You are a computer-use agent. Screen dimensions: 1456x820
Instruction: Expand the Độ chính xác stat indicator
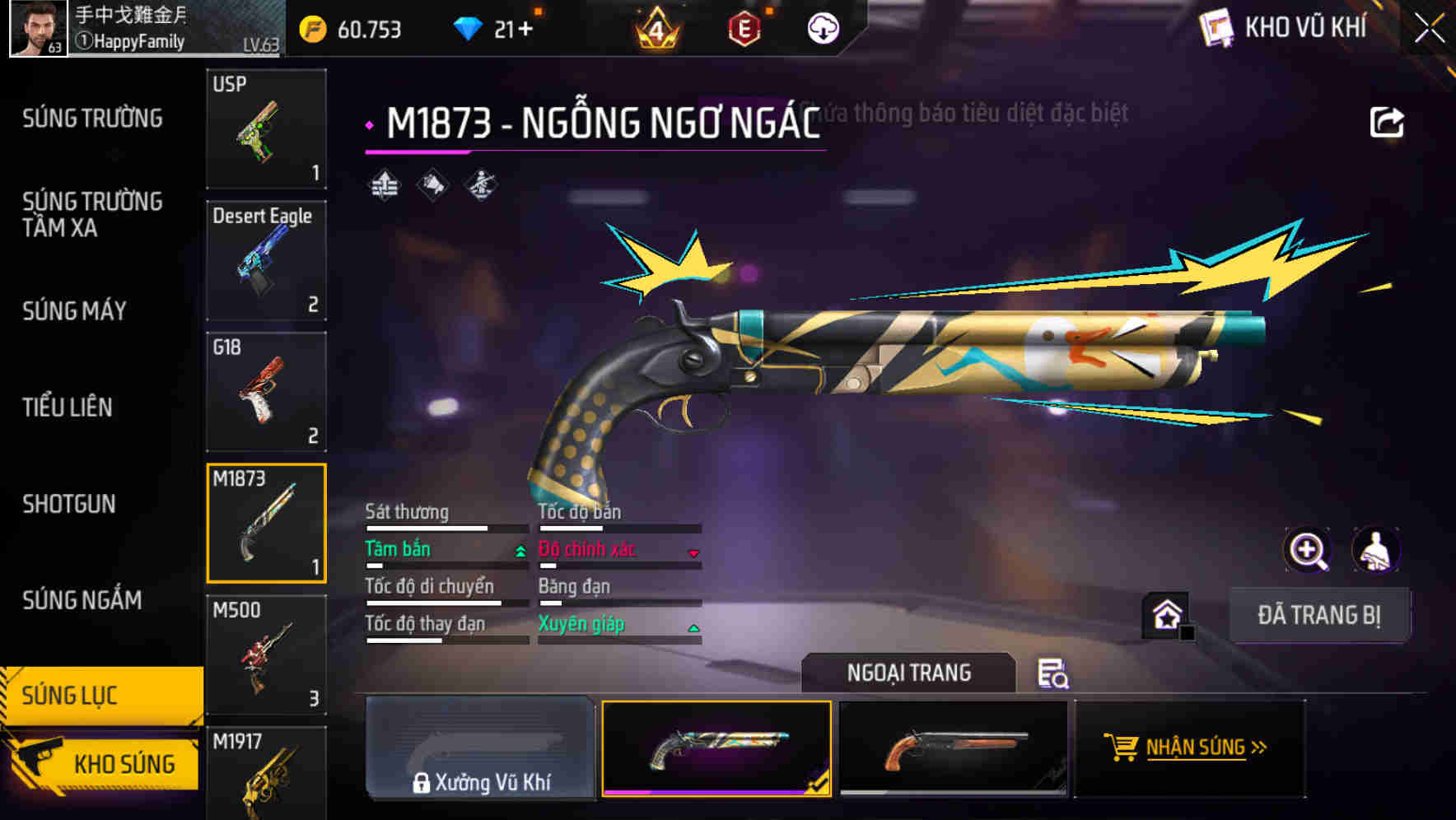(693, 551)
